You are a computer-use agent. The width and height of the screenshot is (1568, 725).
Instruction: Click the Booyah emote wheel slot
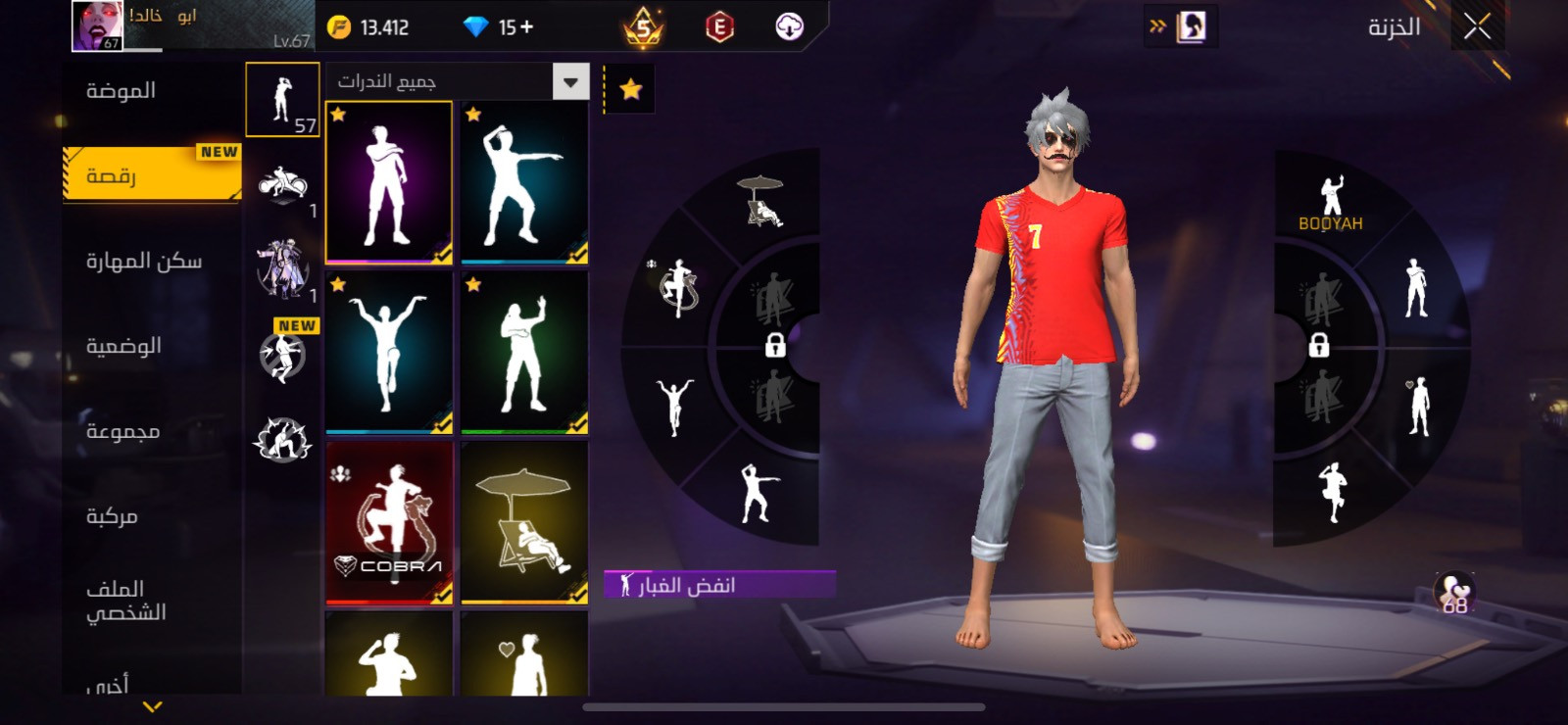(1330, 204)
